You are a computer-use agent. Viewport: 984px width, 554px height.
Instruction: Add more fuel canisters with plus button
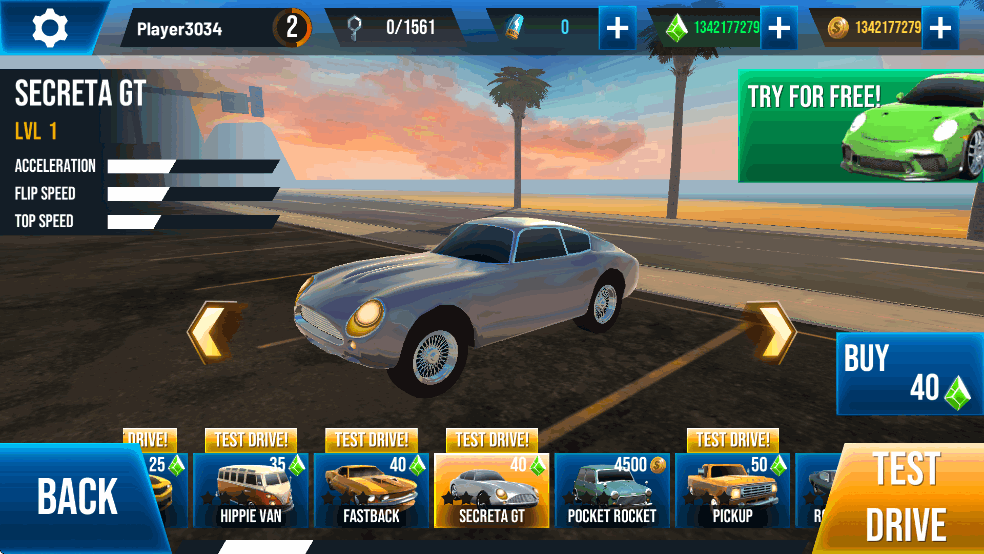618,28
